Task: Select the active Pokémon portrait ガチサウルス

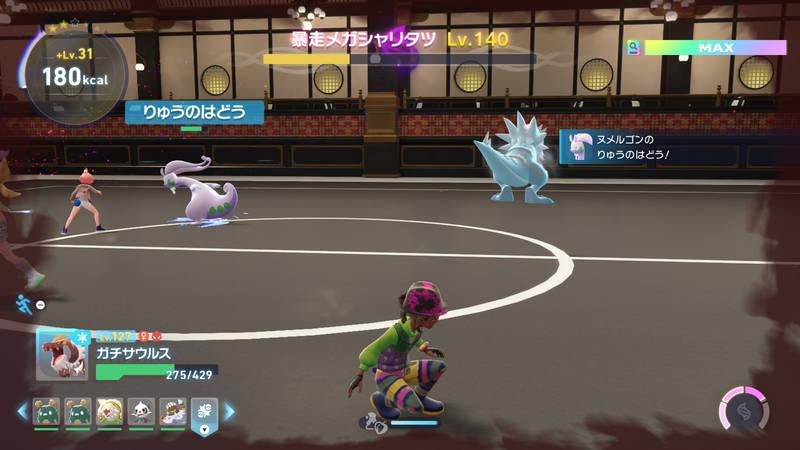Action: (62, 355)
